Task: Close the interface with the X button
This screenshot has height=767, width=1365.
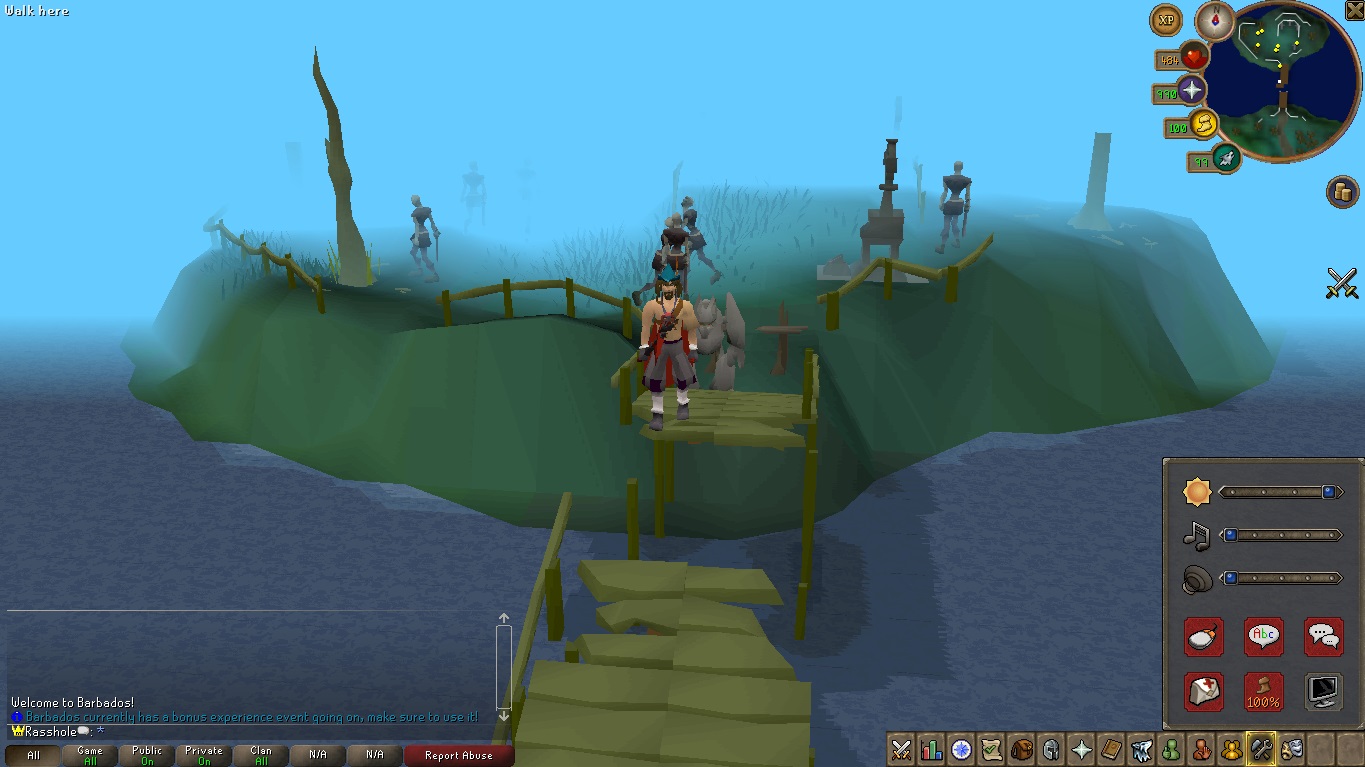Action: (1354, 10)
